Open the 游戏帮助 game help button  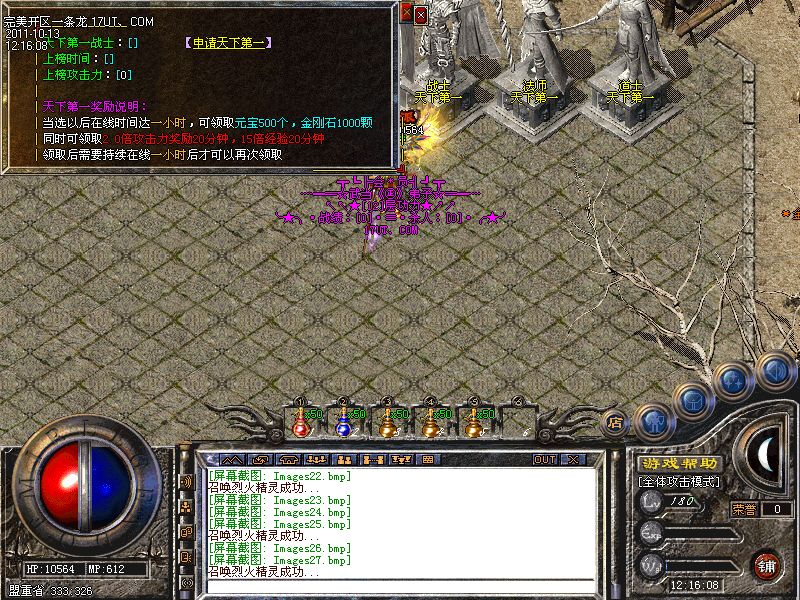(x=678, y=464)
